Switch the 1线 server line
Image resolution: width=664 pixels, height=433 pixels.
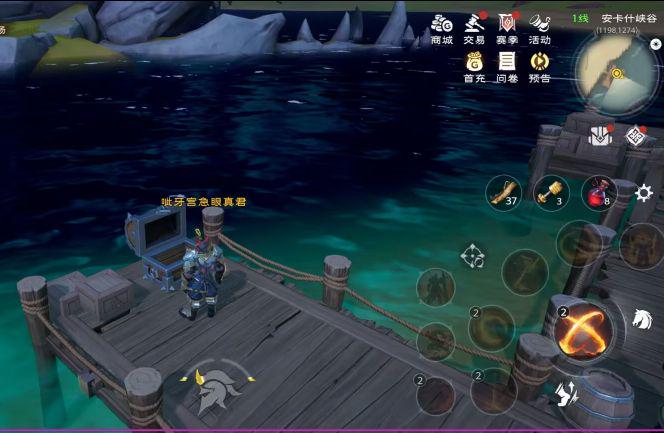click(580, 18)
